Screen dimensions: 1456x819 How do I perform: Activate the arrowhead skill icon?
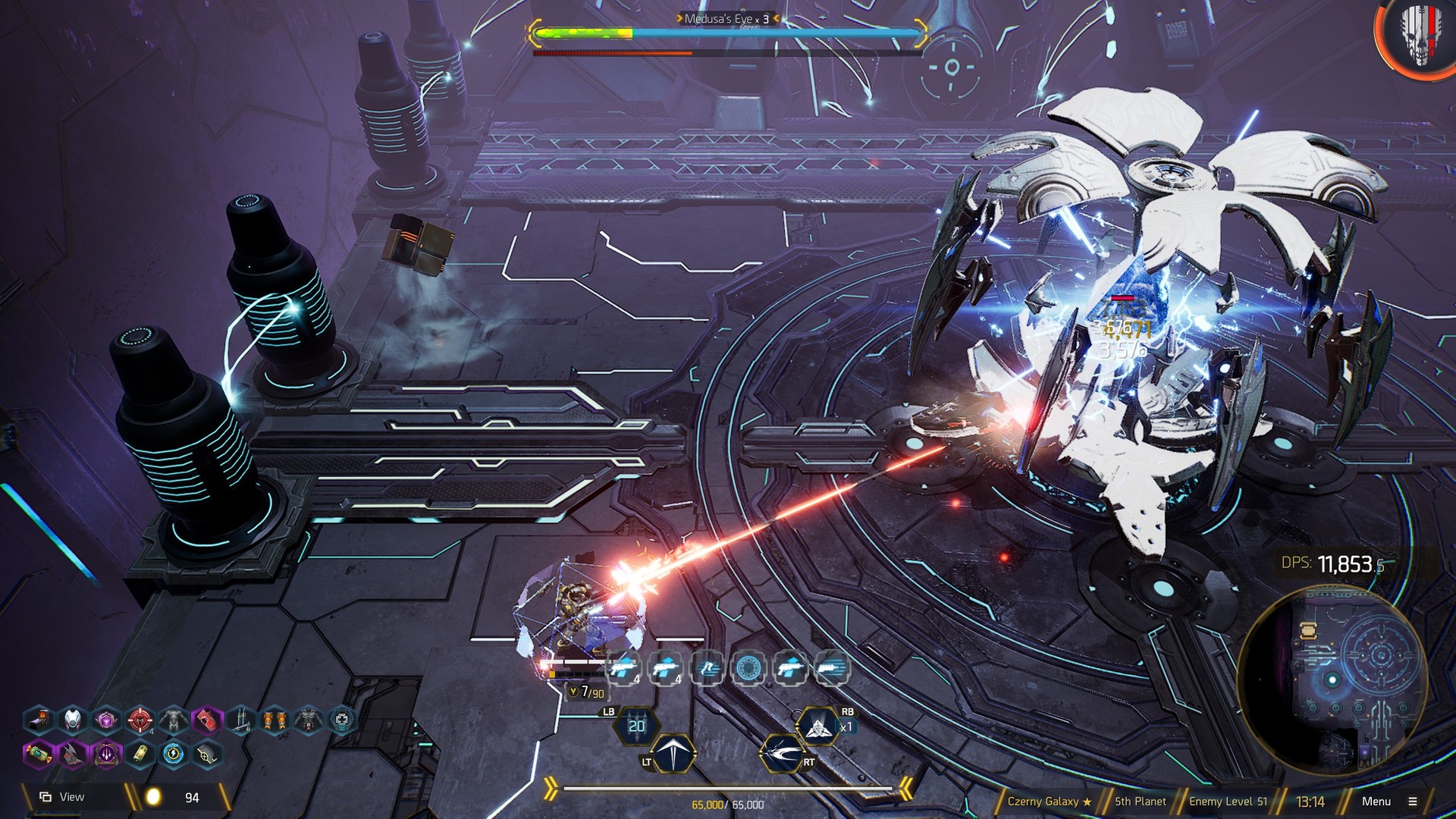pos(673,753)
